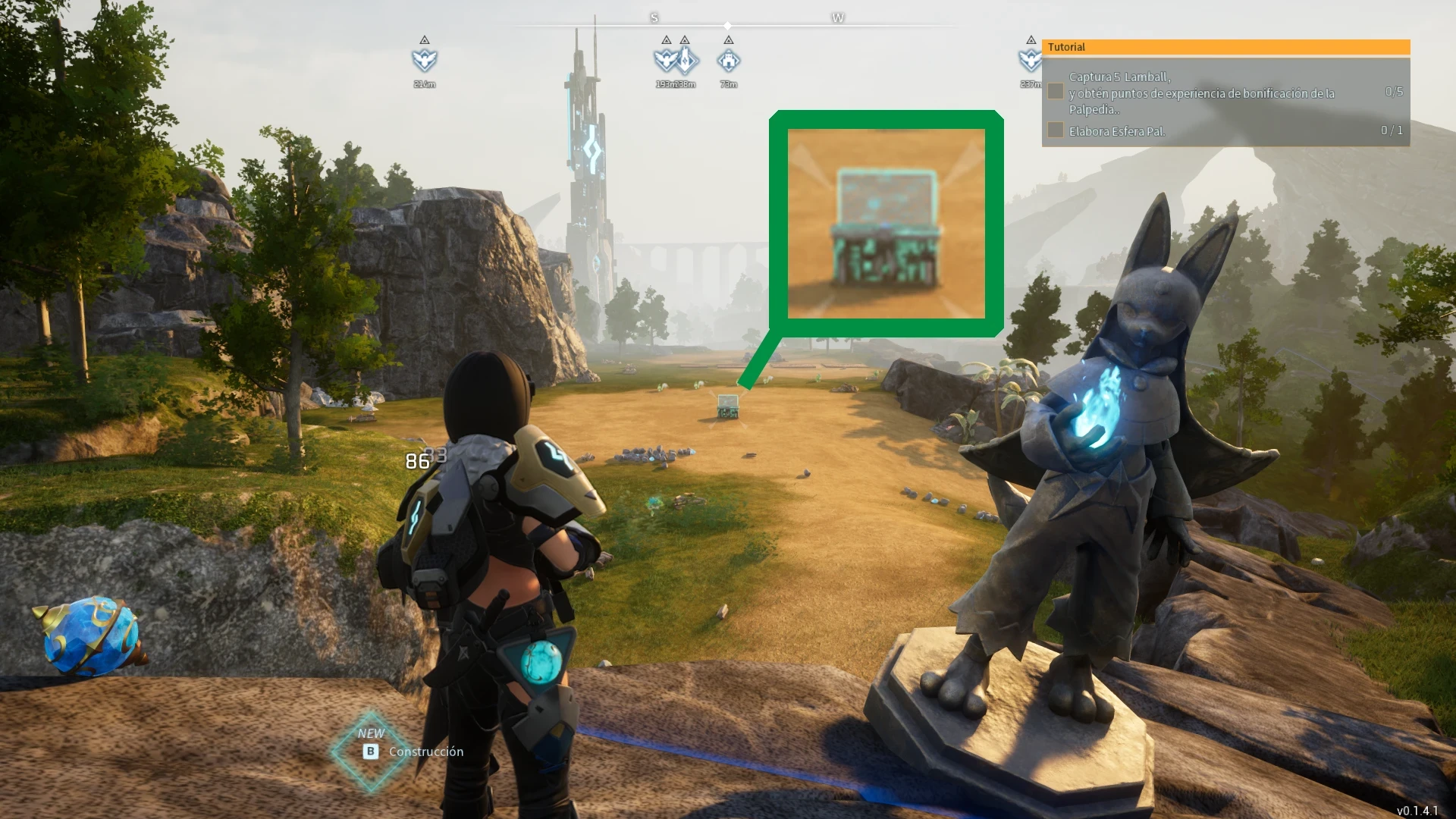The width and height of the screenshot is (1456, 819).
Task: Select the 214m eagle fast-travel compass marker
Action: pyautogui.click(x=425, y=59)
